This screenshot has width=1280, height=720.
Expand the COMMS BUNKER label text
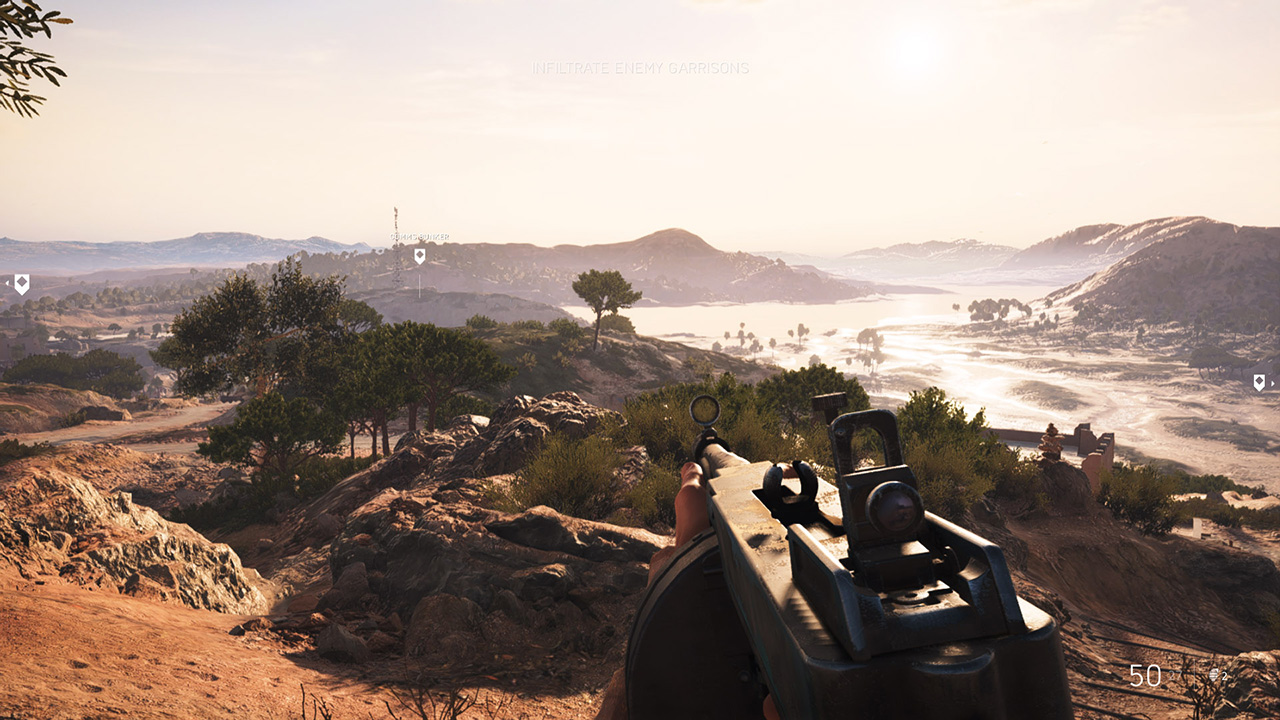click(x=420, y=236)
